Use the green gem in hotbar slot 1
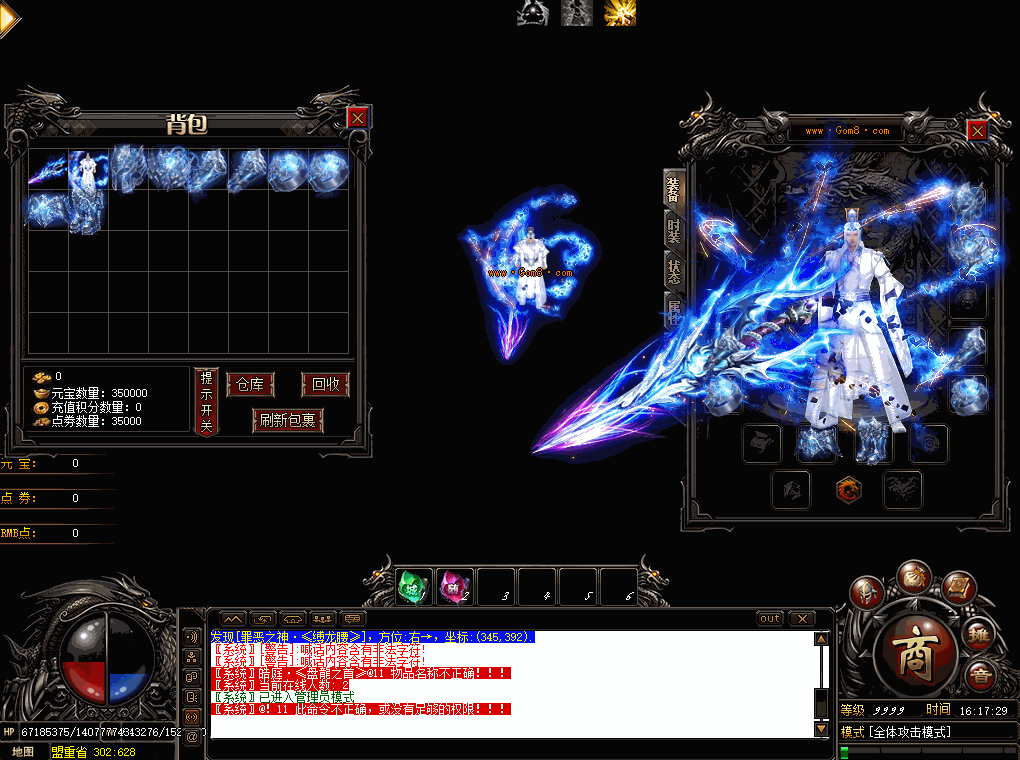Screen dimensions: 1020x760 click(x=414, y=587)
